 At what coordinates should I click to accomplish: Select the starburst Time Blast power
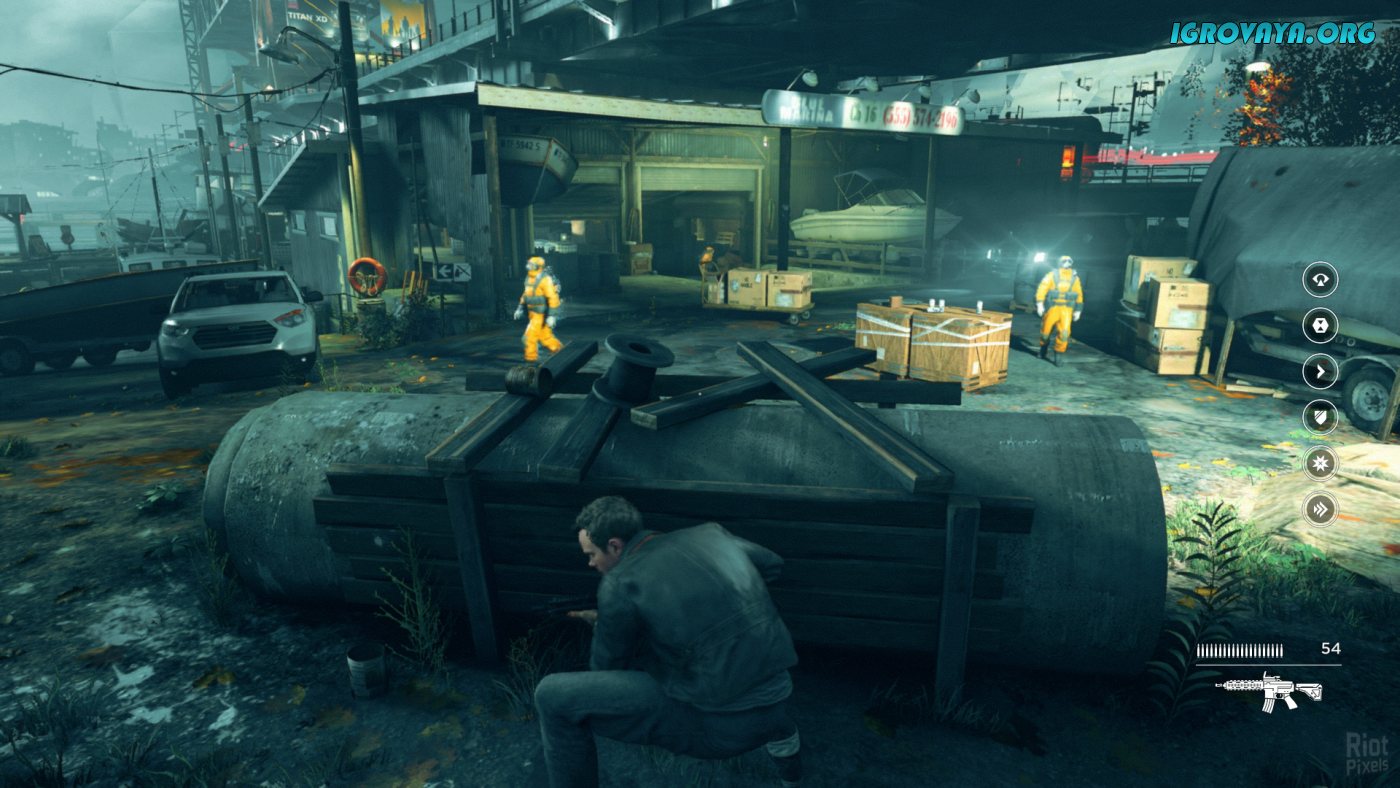1320,464
